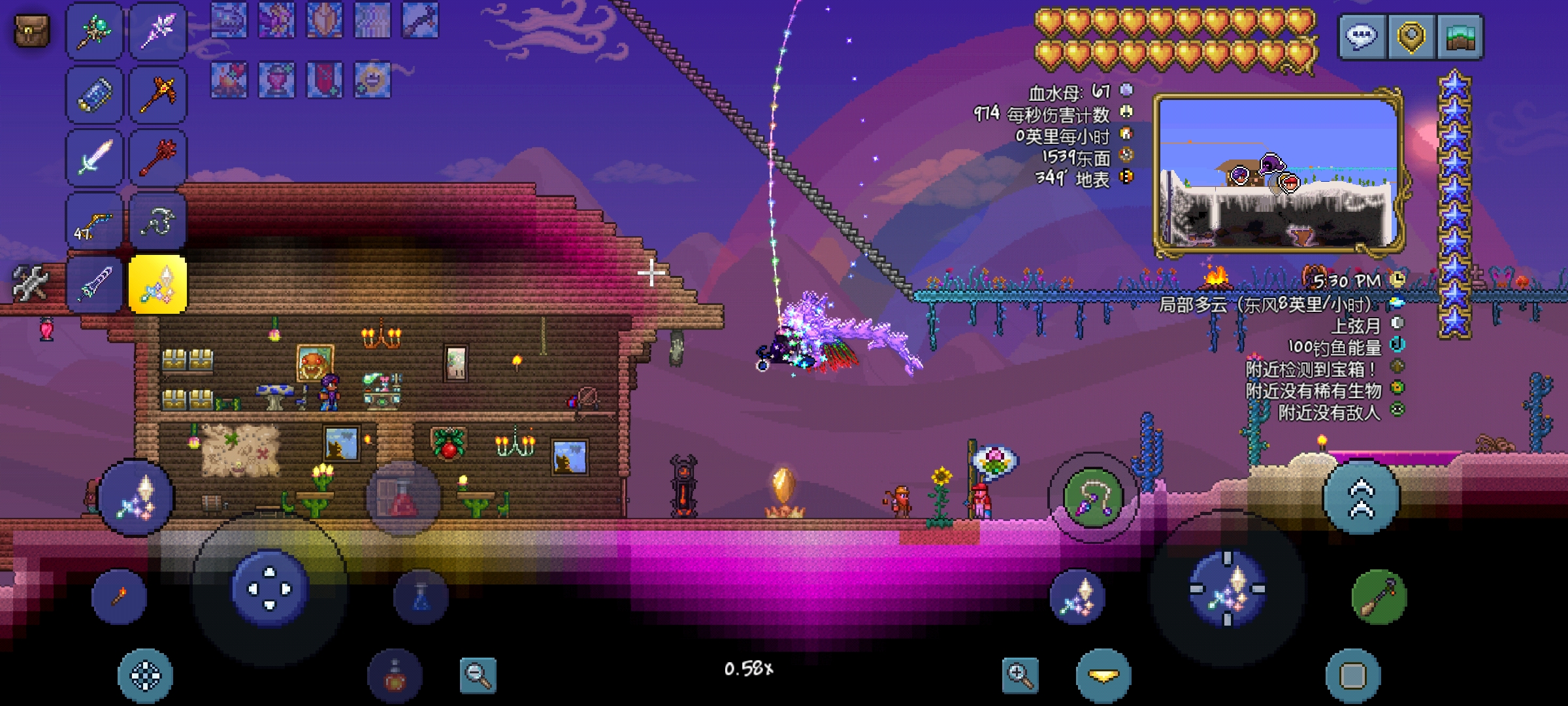Open the world map landscape button
Image resolution: width=1568 pixels, height=706 pixels.
pos(1460,37)
